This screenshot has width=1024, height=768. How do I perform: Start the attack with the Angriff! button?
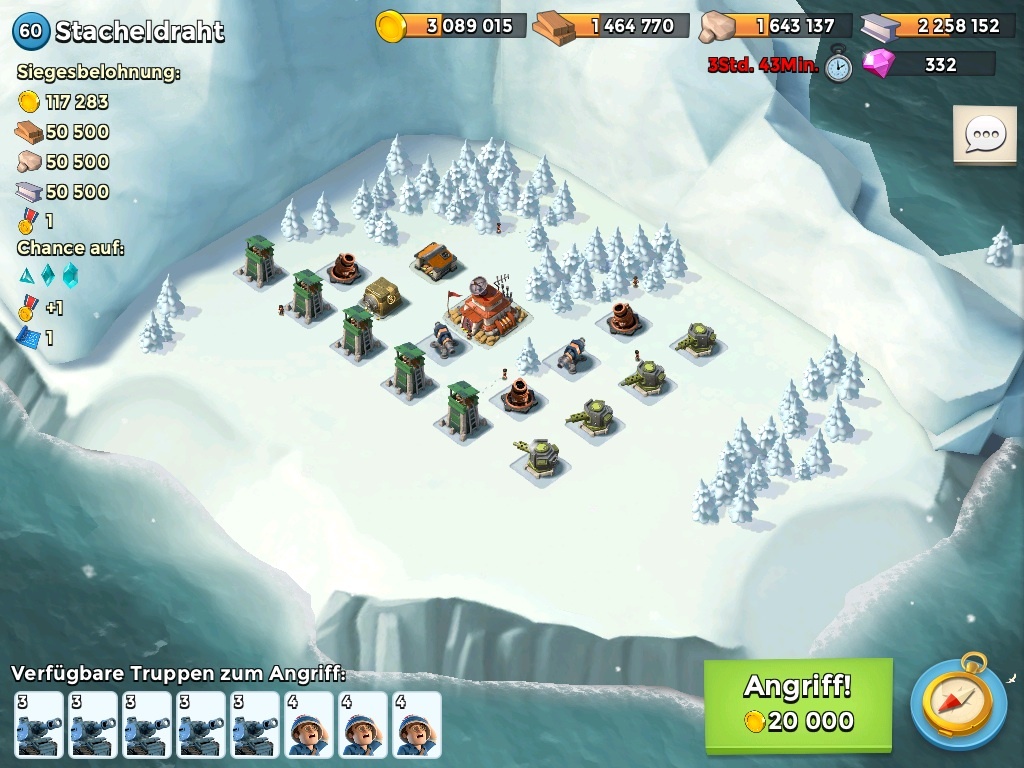(x=797, y=704)
